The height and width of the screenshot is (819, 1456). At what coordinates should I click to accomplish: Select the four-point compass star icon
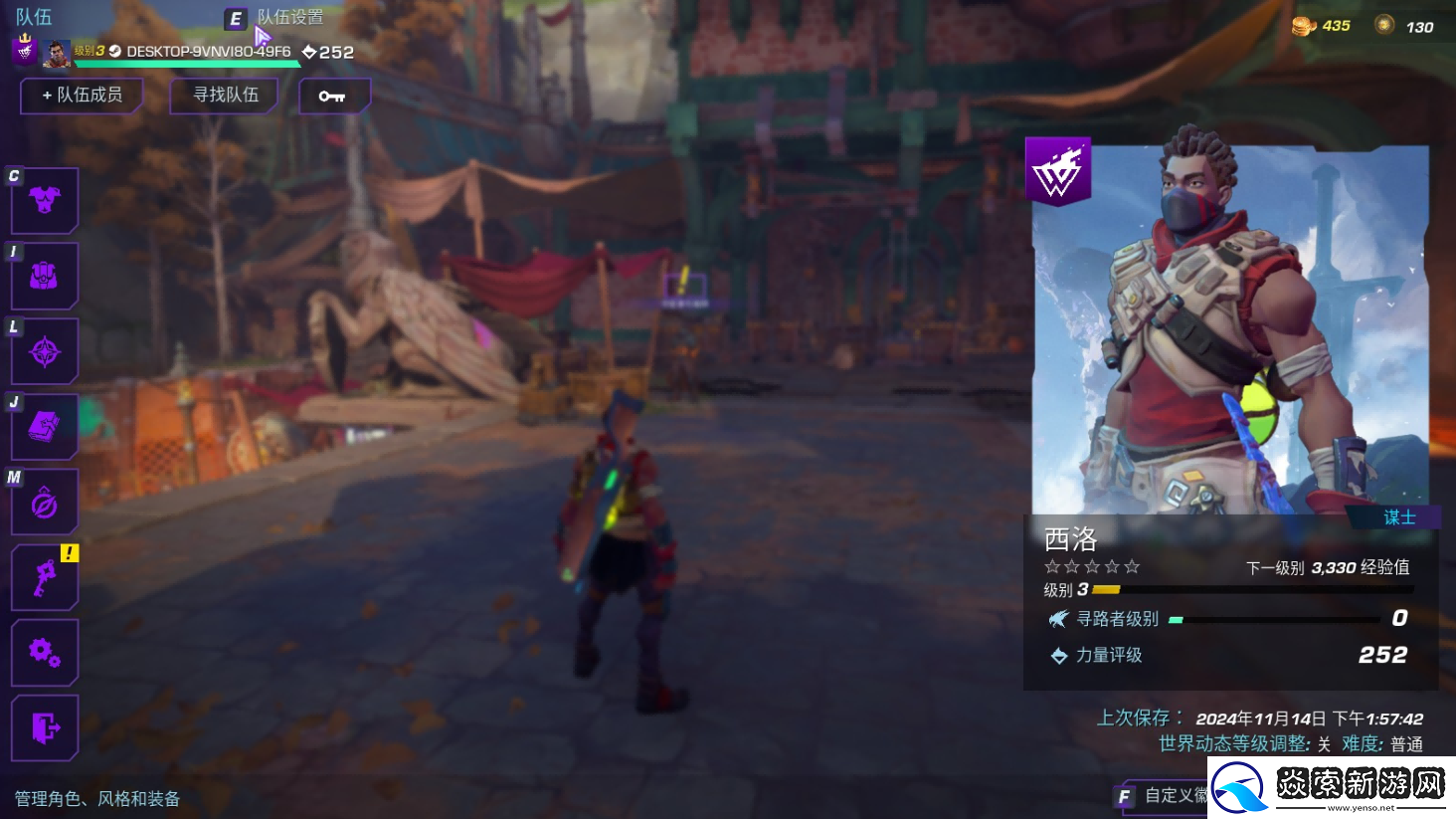(x=45, y=351)
